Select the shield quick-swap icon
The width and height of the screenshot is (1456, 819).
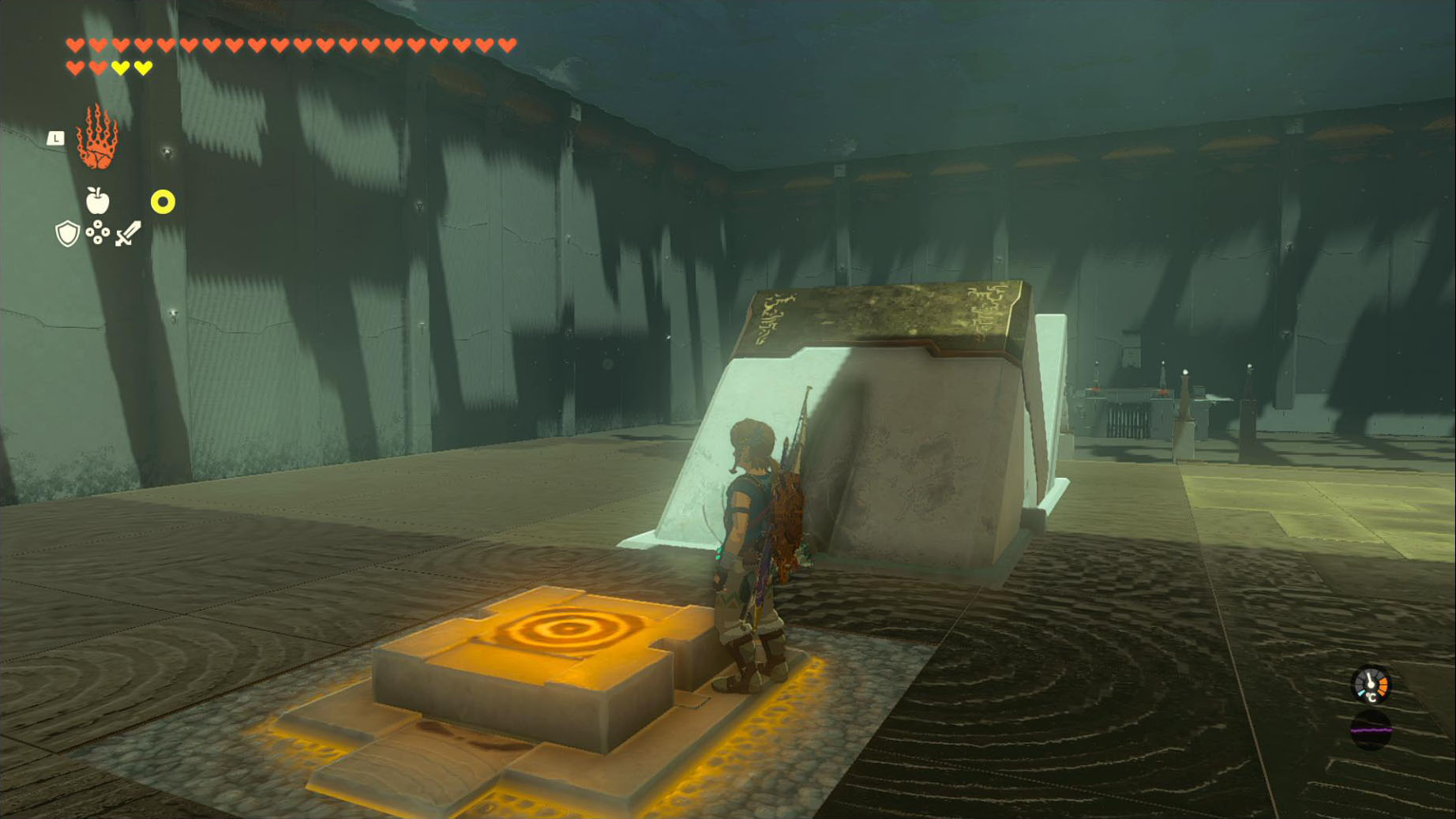pyautogui.click(x=67, y=233)
